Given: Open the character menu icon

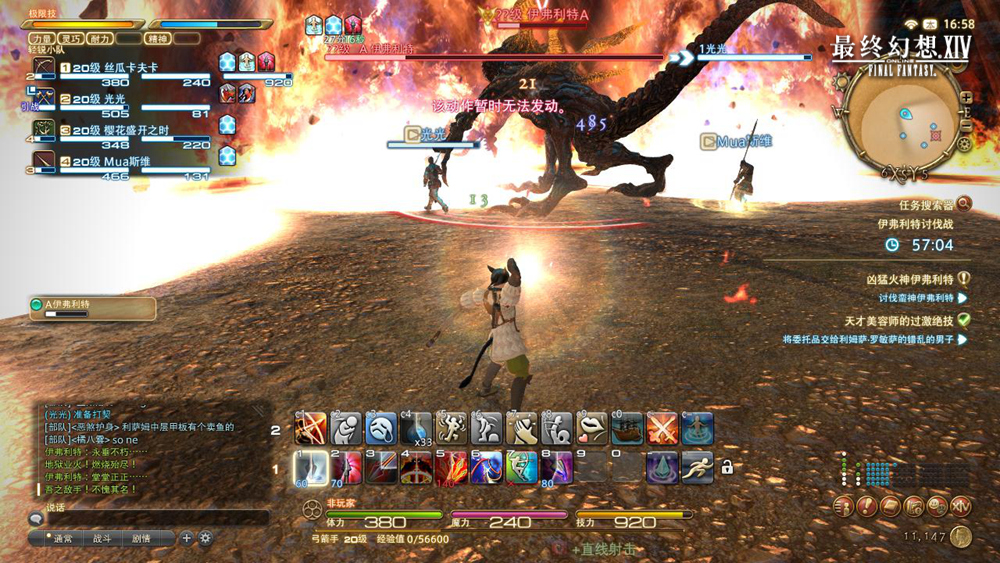Looking at the screenshot, I should coord(843,506).
